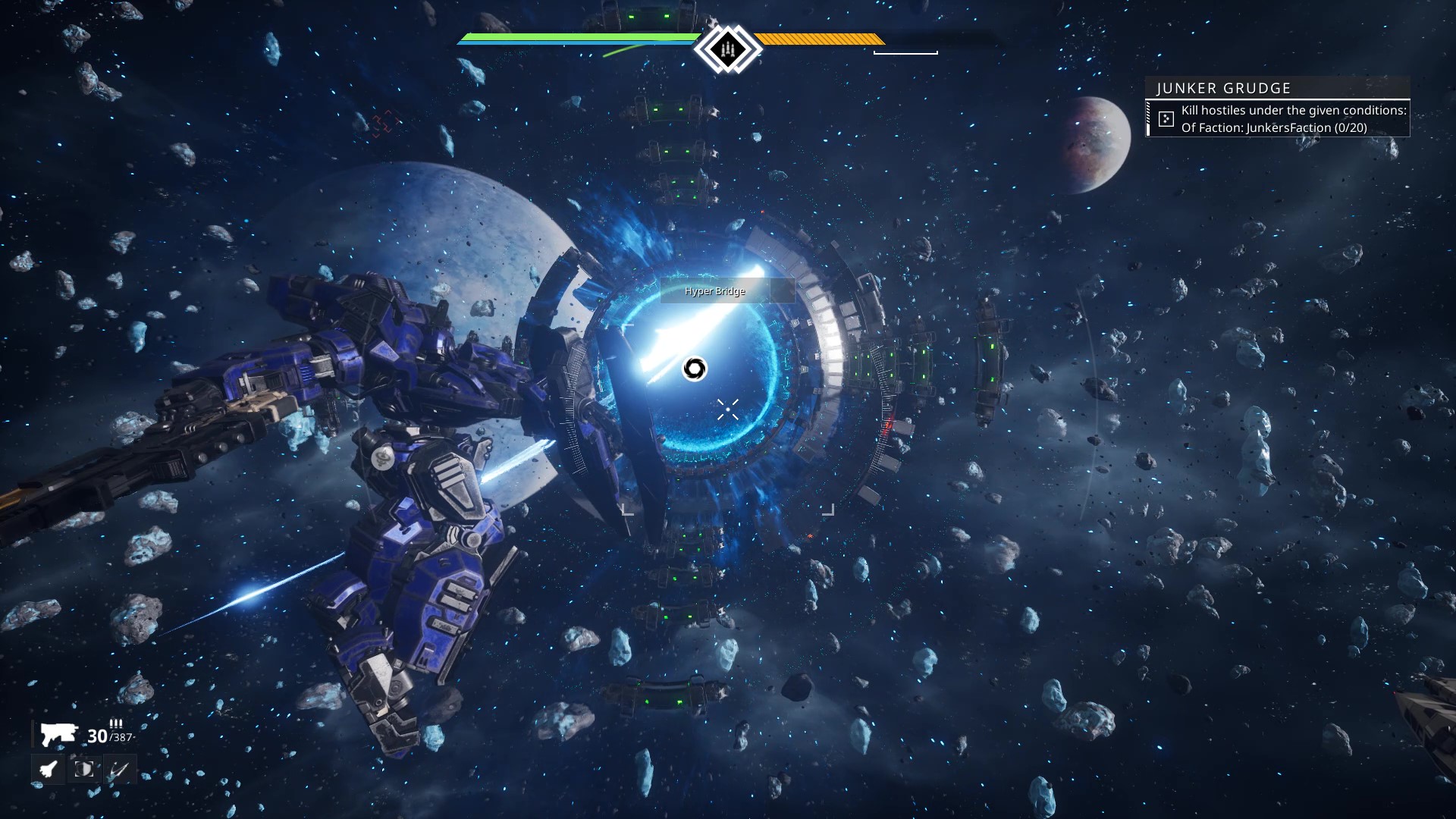Image resolution: width=1456 pixels, height=819 pixels.
Task: Select the Hyper Bridge target label
Action: (715, 291)
